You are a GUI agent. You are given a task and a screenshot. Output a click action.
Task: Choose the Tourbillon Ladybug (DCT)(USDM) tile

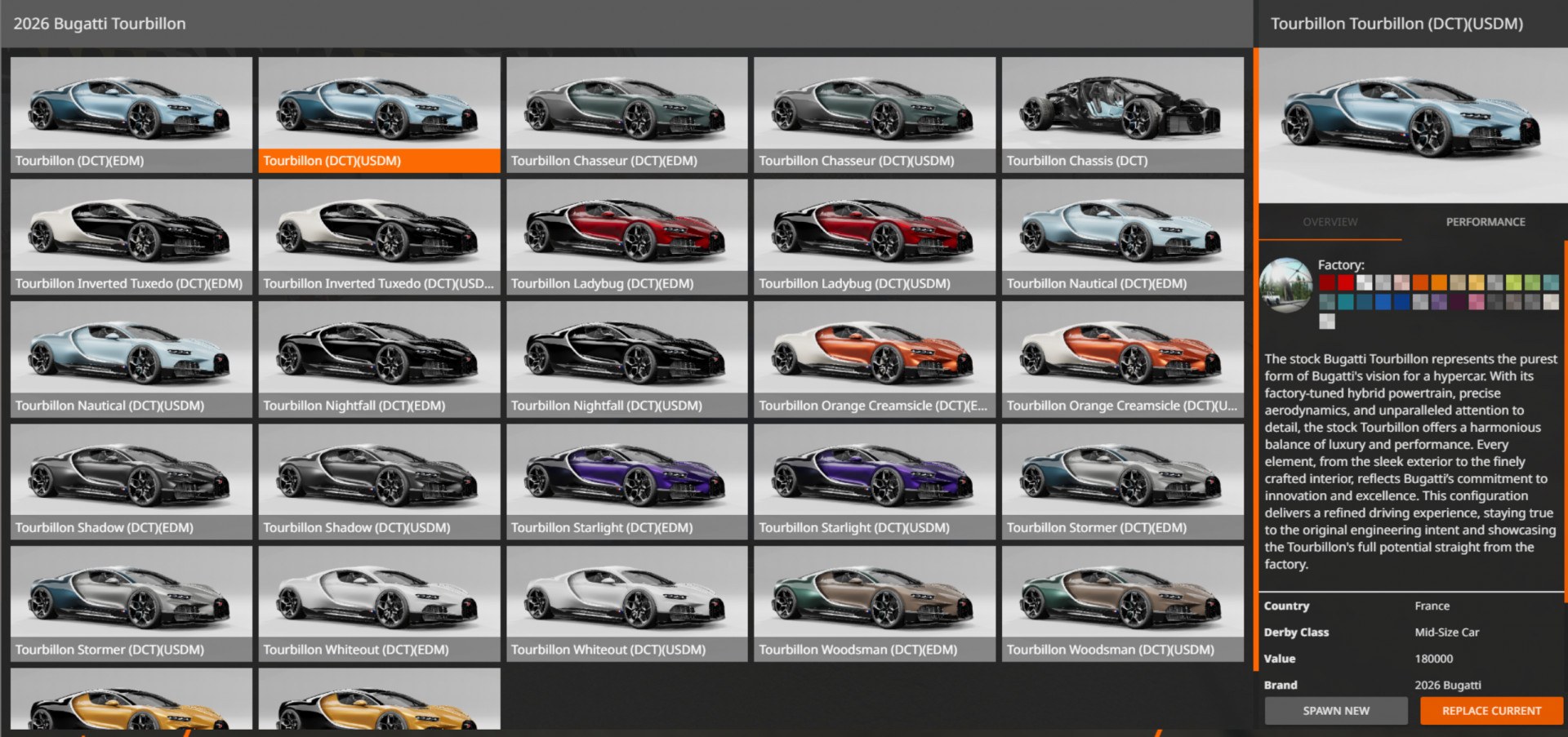(x=875, y=237)
